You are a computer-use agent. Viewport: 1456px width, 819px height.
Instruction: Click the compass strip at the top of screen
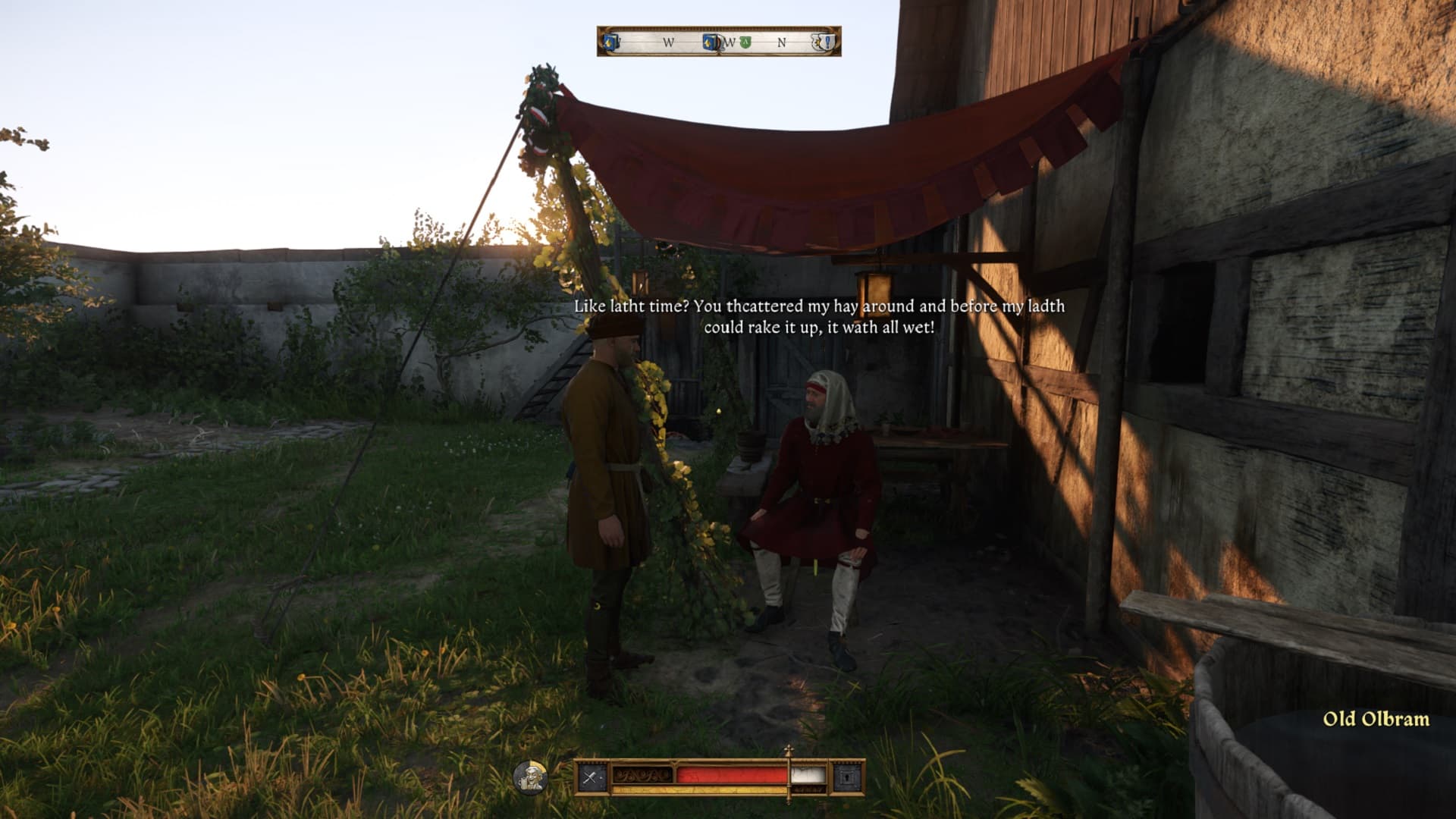pyautogui.click(x=716, y=43)
